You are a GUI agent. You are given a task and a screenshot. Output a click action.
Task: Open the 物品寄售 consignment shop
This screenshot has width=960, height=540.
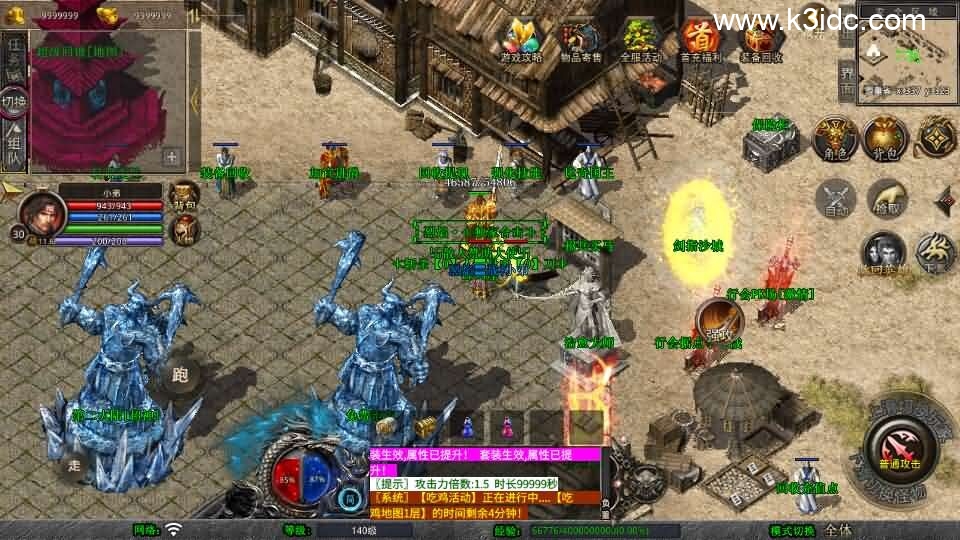[x=580, y=40]
